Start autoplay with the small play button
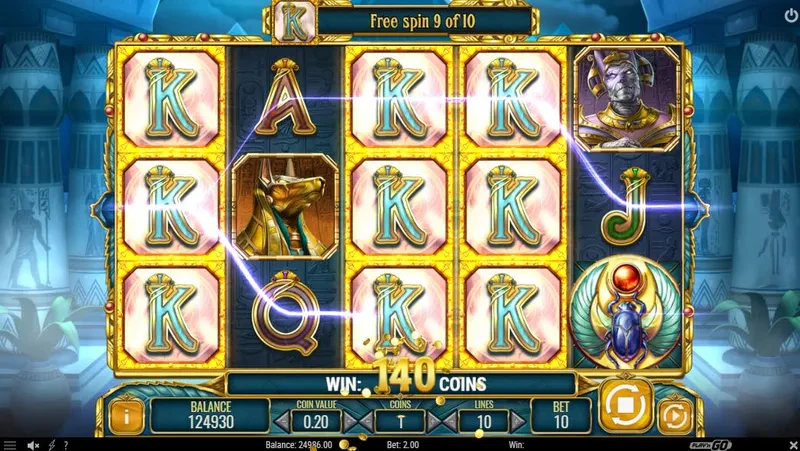 coord(676,414)
